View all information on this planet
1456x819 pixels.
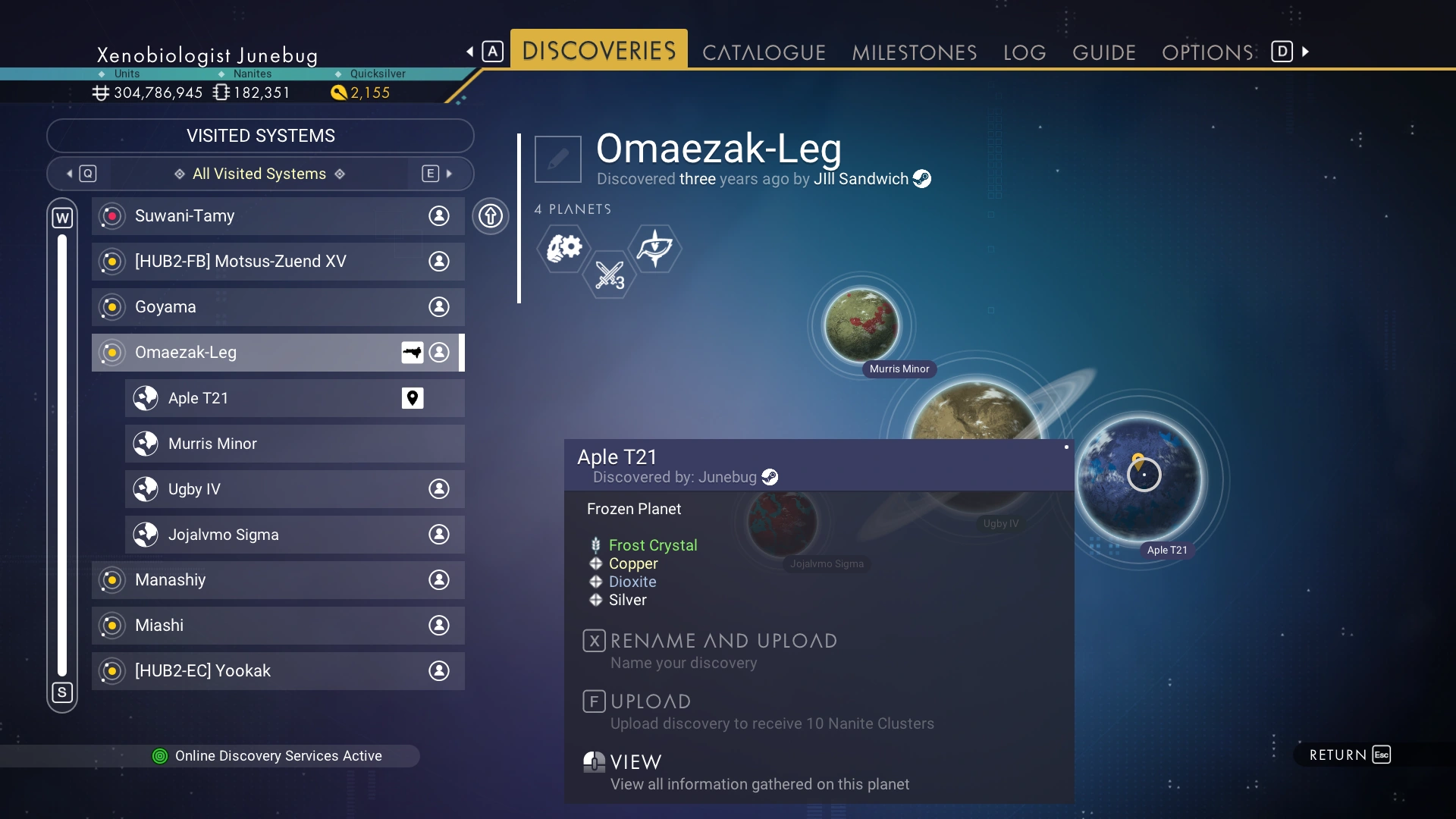pos(635,763)
